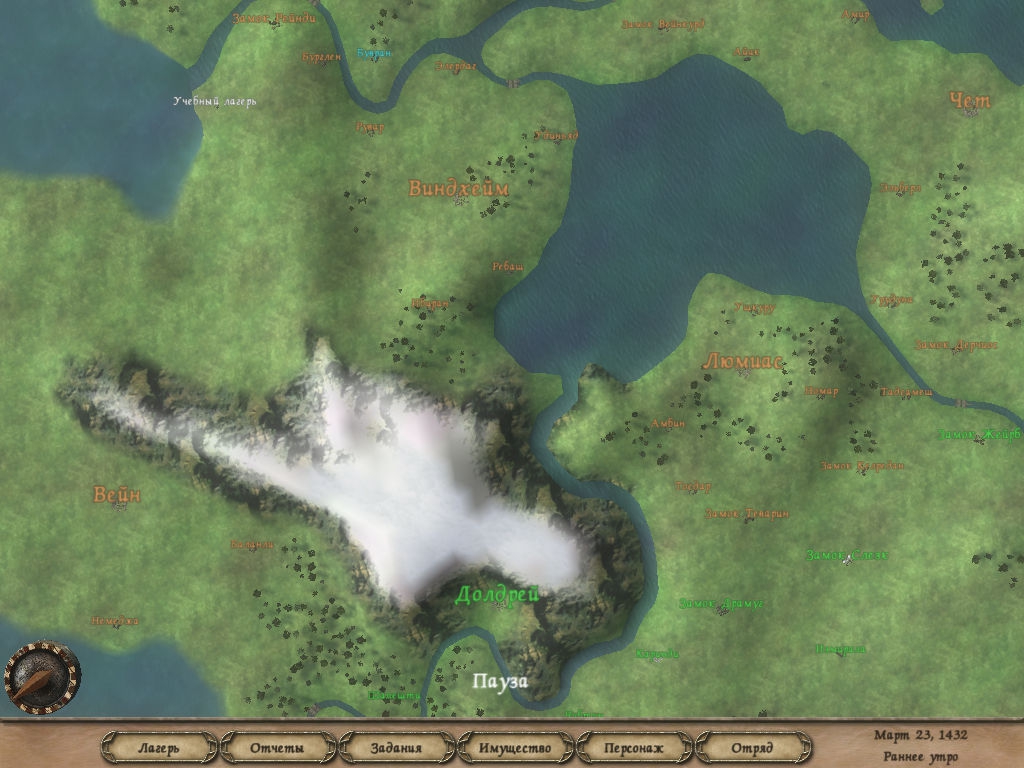The width and height of the screenshot is (1024, 768).
Task: Open the Лагерь (Camp) menu
Action: (x=159, y=747)
